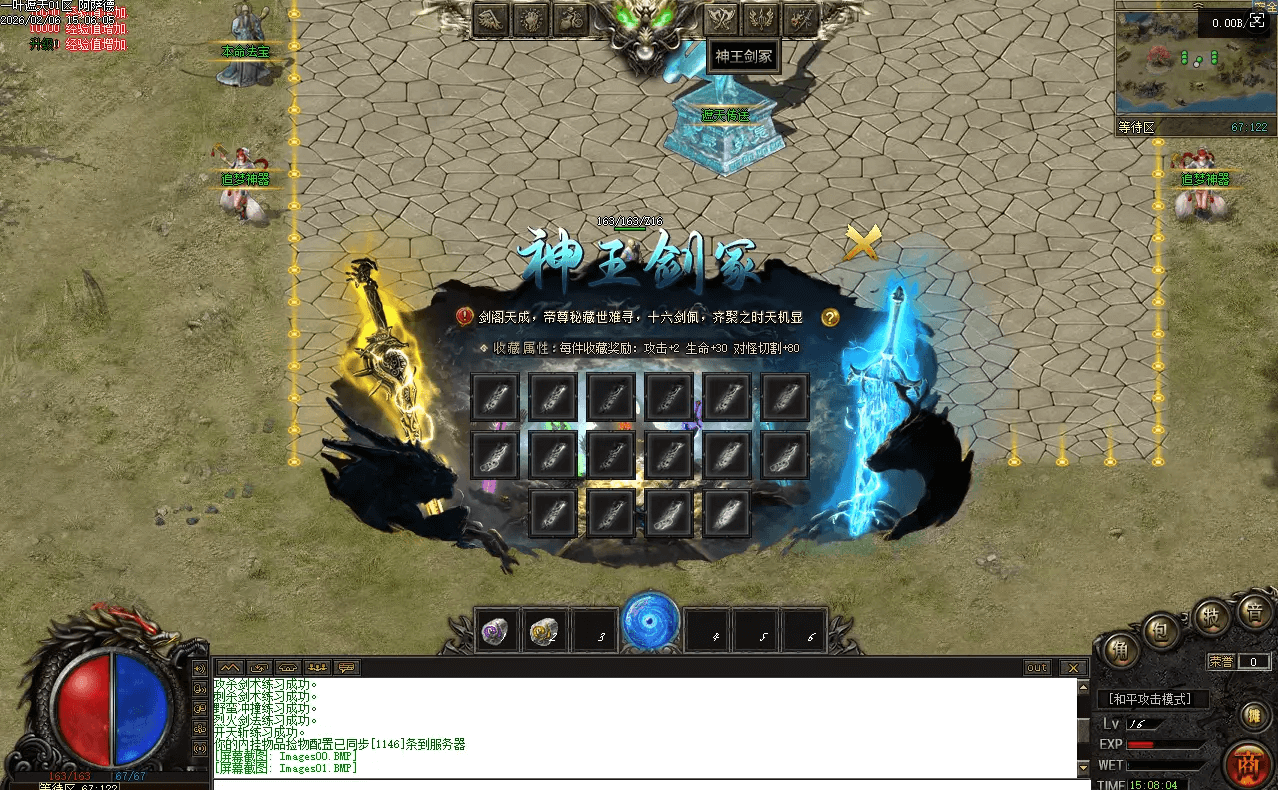Close the chat window with its X button
This screenshot has height=790, width=1278.
click(1073, 667)
